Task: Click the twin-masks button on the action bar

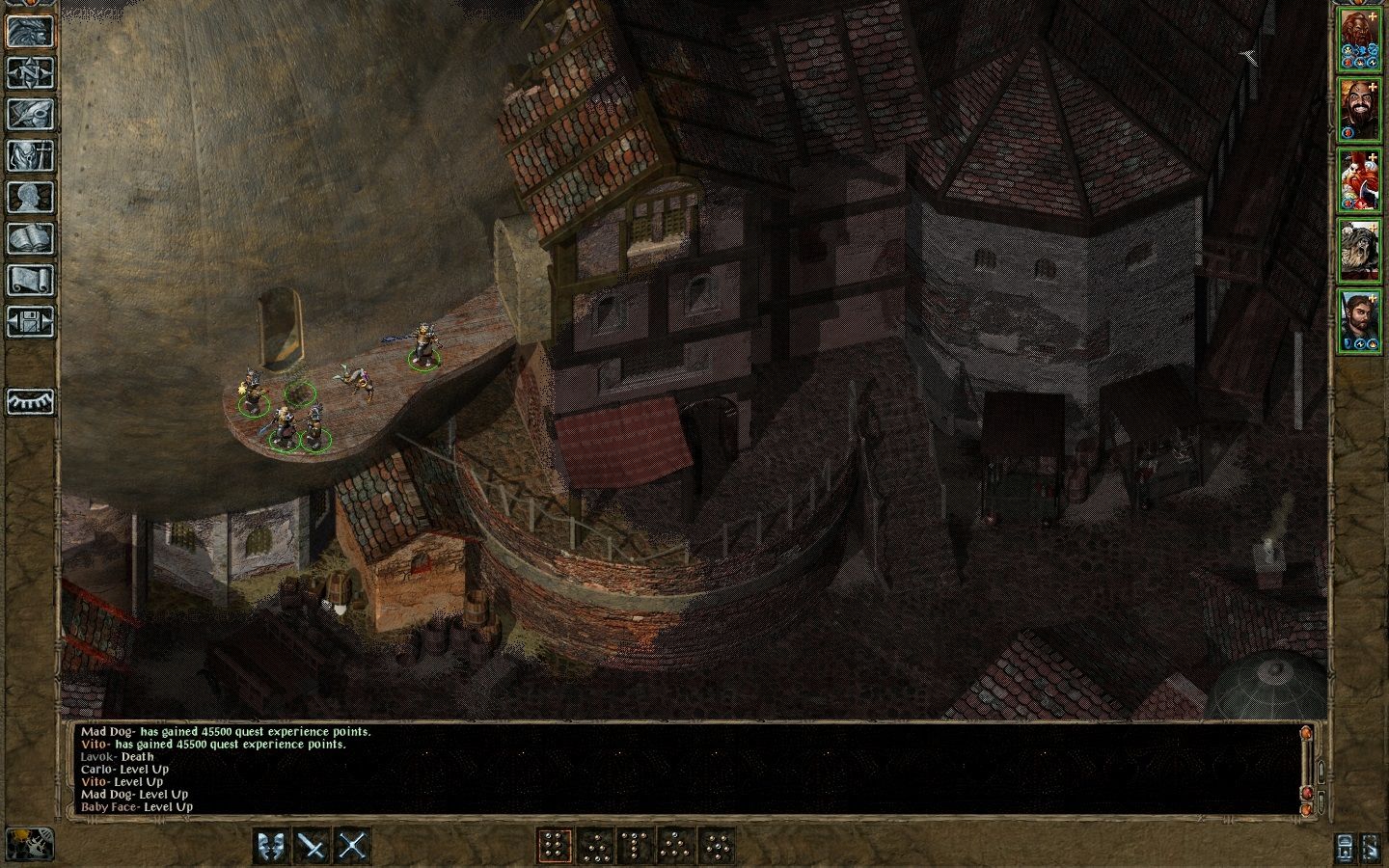Action: tap(271, 846)
